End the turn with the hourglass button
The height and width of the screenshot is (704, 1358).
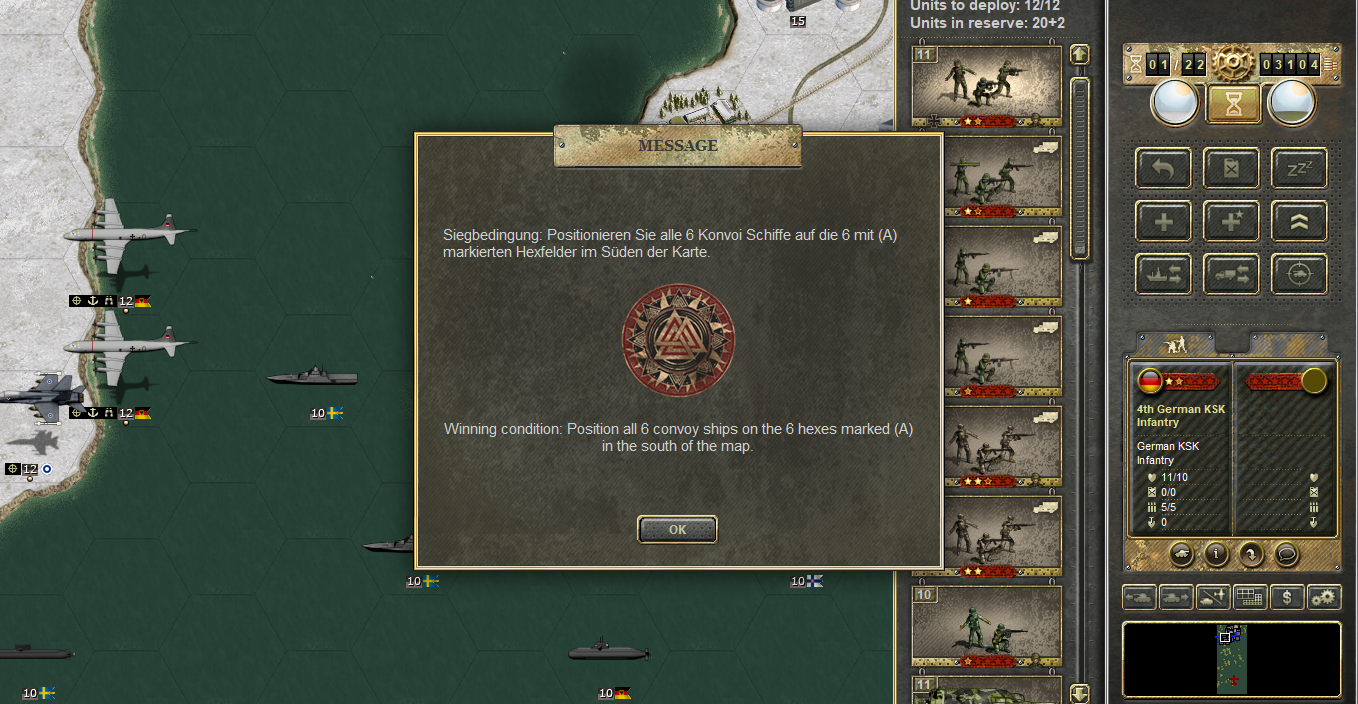[x=1232, y=103]
